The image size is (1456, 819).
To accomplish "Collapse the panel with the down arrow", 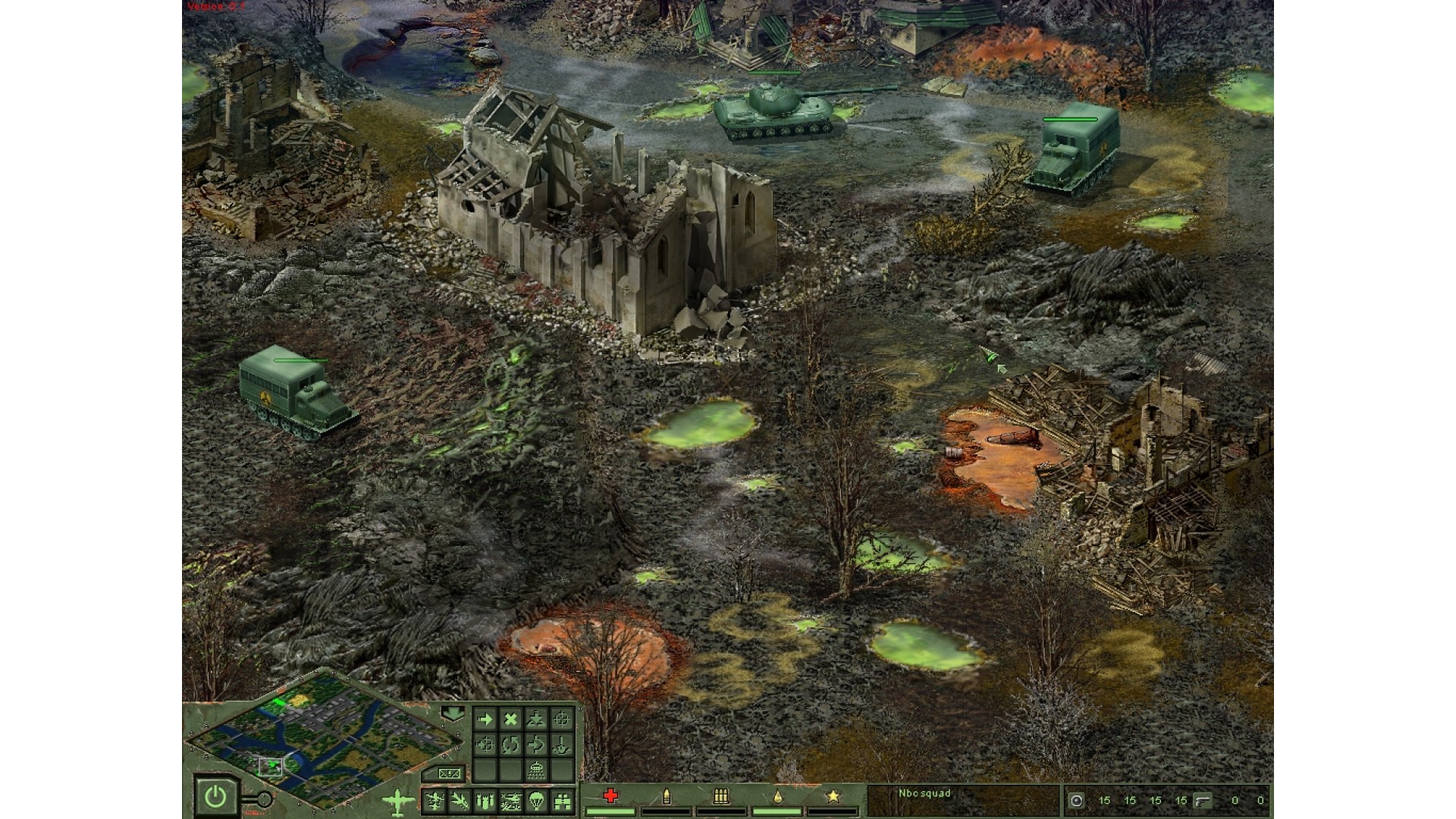I will pos(453,714).
